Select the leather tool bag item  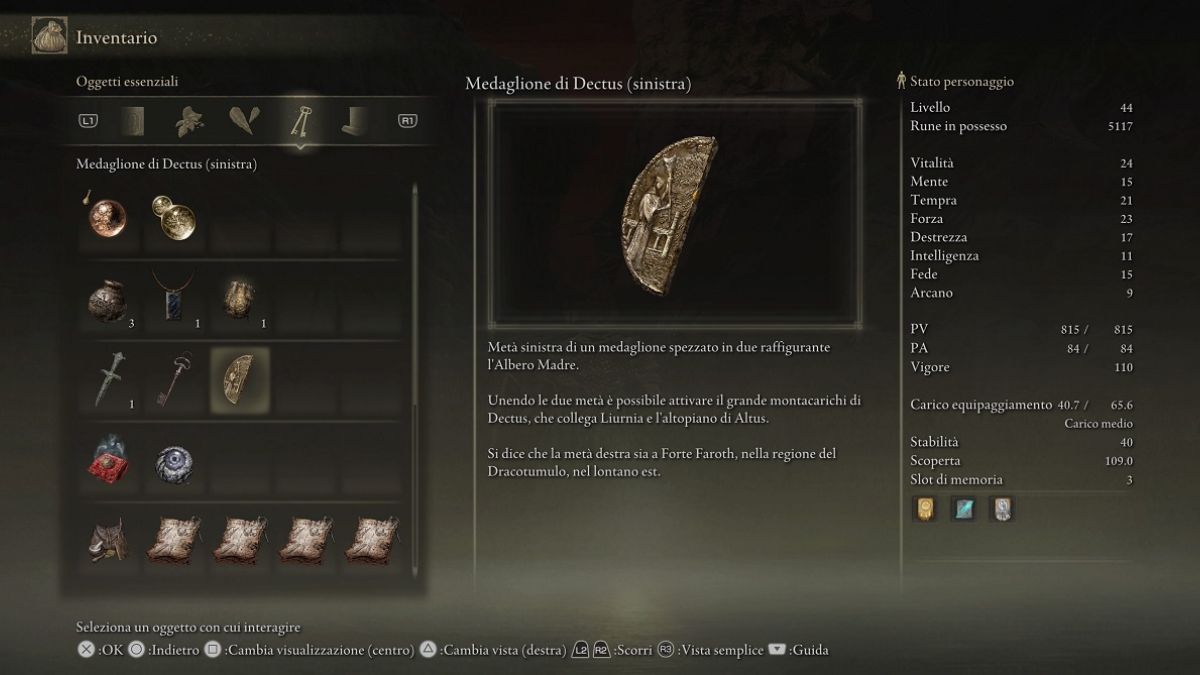click(107, 540)
